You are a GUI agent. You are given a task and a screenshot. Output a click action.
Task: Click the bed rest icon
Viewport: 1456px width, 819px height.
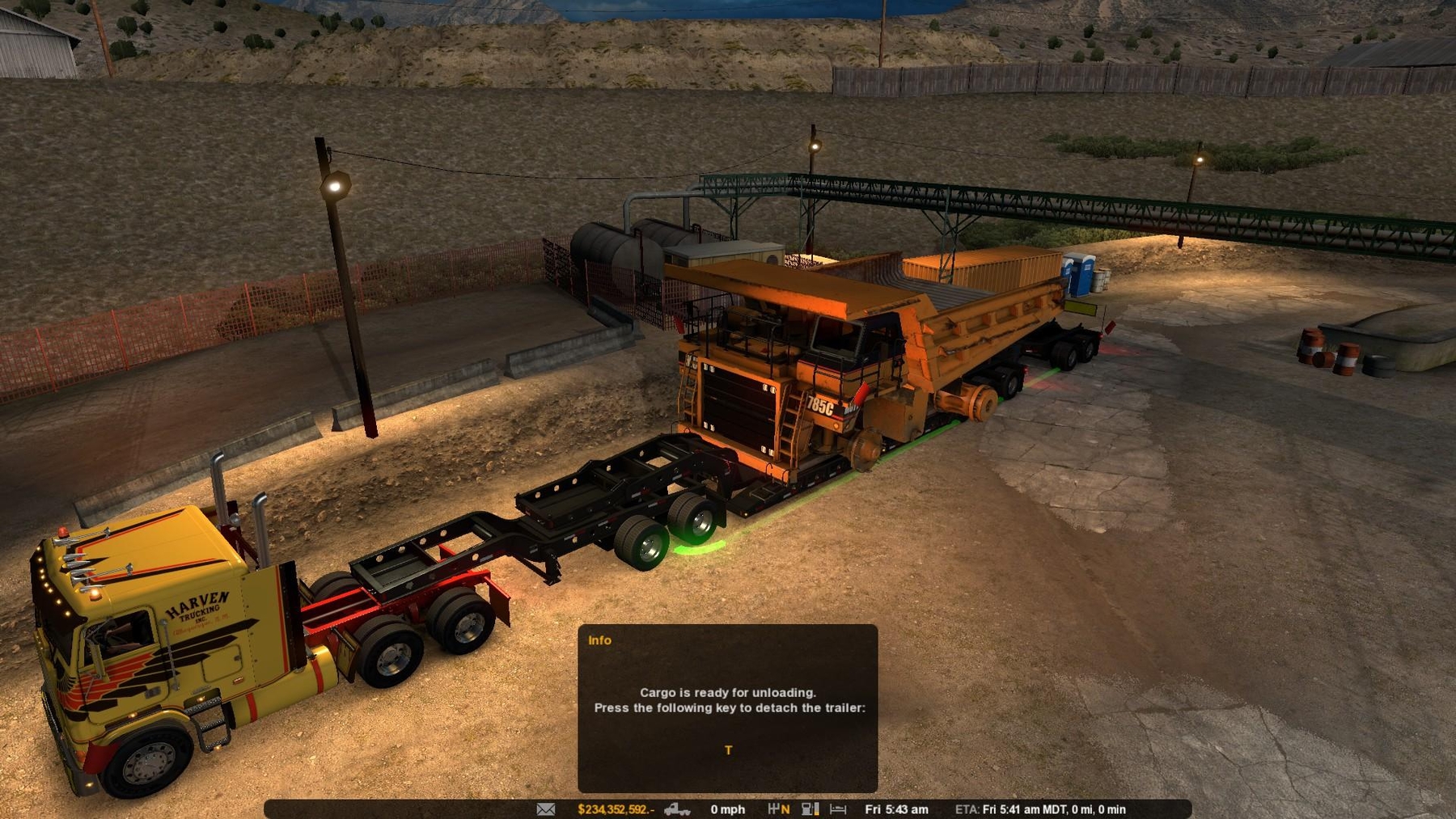tap(838, 809)
